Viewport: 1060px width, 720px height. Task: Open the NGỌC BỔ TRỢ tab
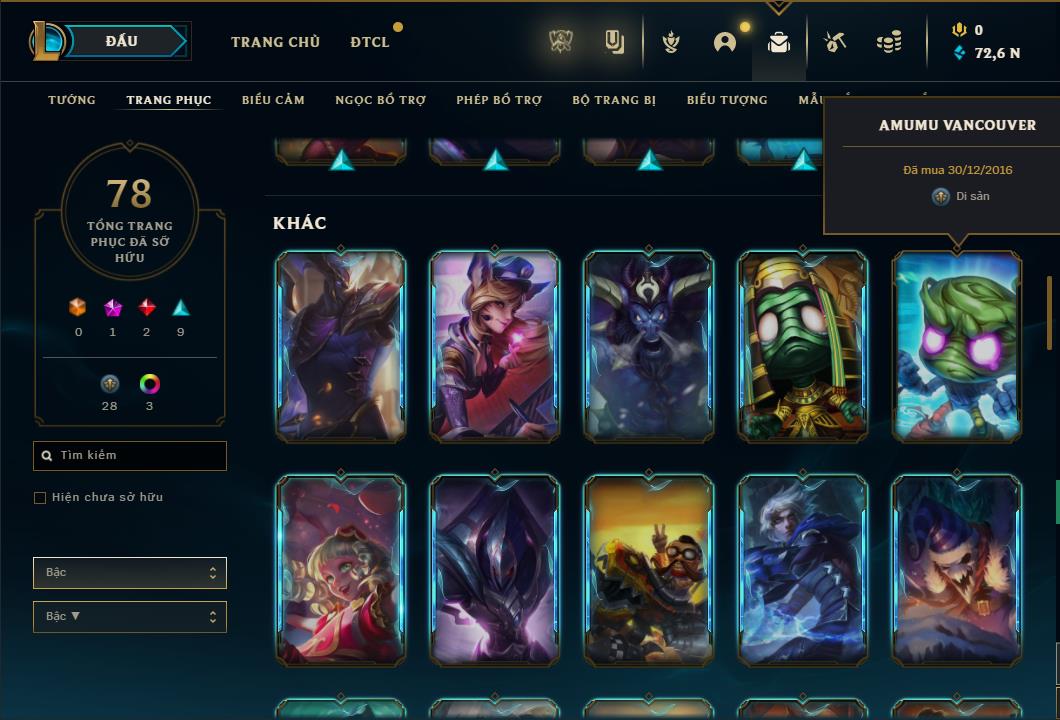380,100
